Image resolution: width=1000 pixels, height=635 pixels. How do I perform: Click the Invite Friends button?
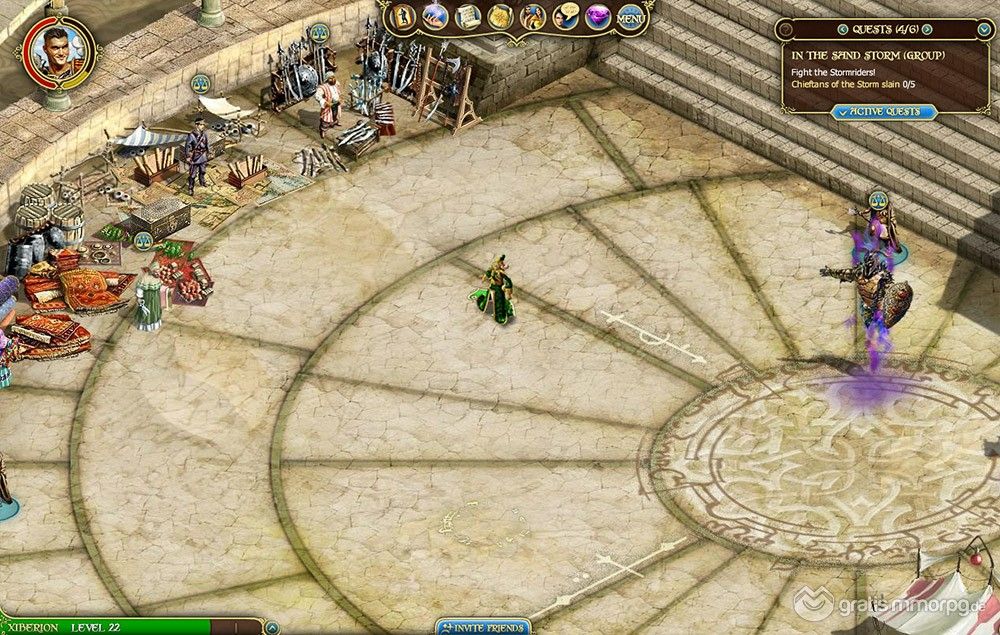(x=484, y=627)
